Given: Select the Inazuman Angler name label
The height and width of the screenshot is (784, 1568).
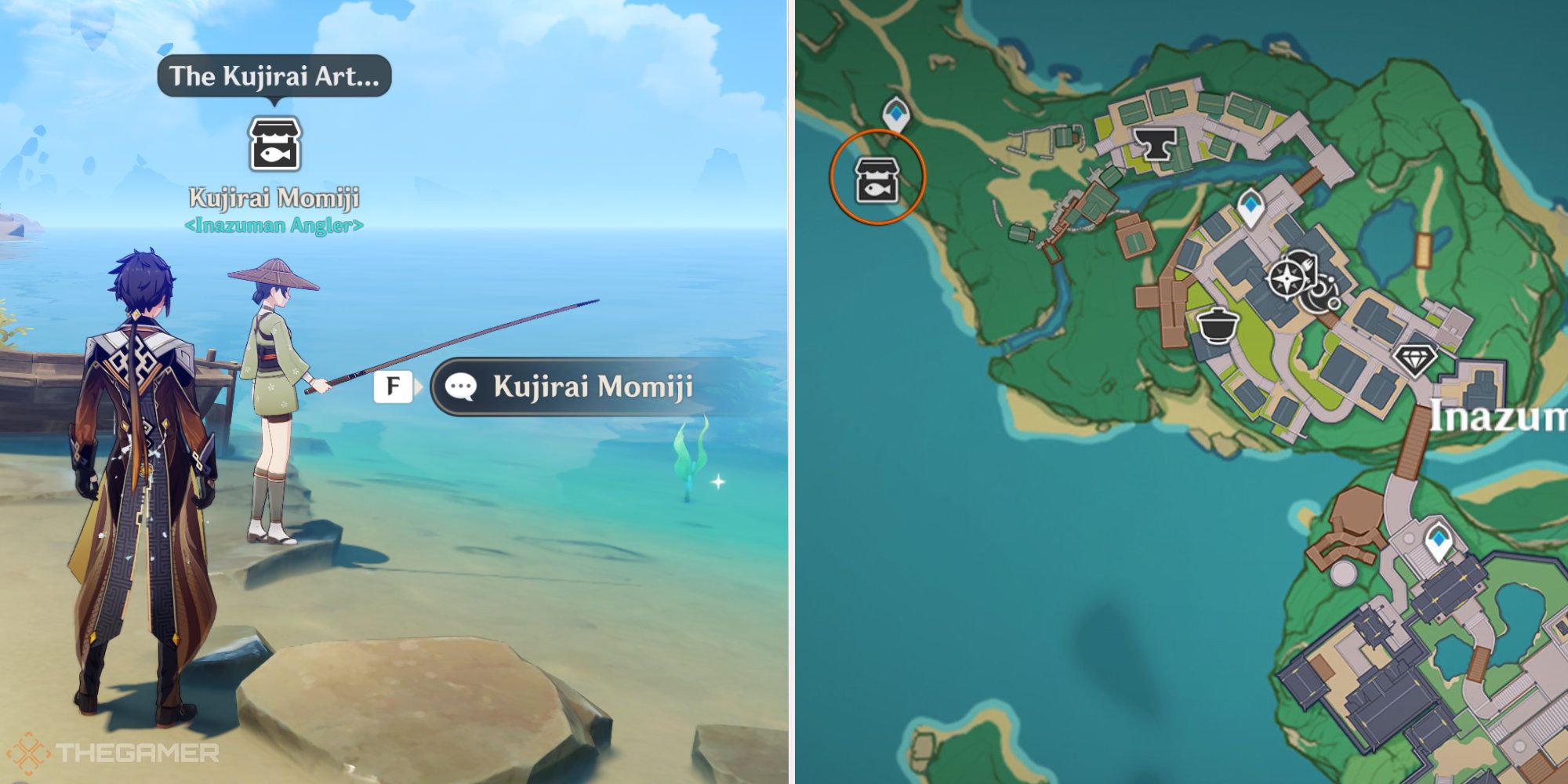Looking at the screenshot, I should pyautogui.click(x=274, y=227).
